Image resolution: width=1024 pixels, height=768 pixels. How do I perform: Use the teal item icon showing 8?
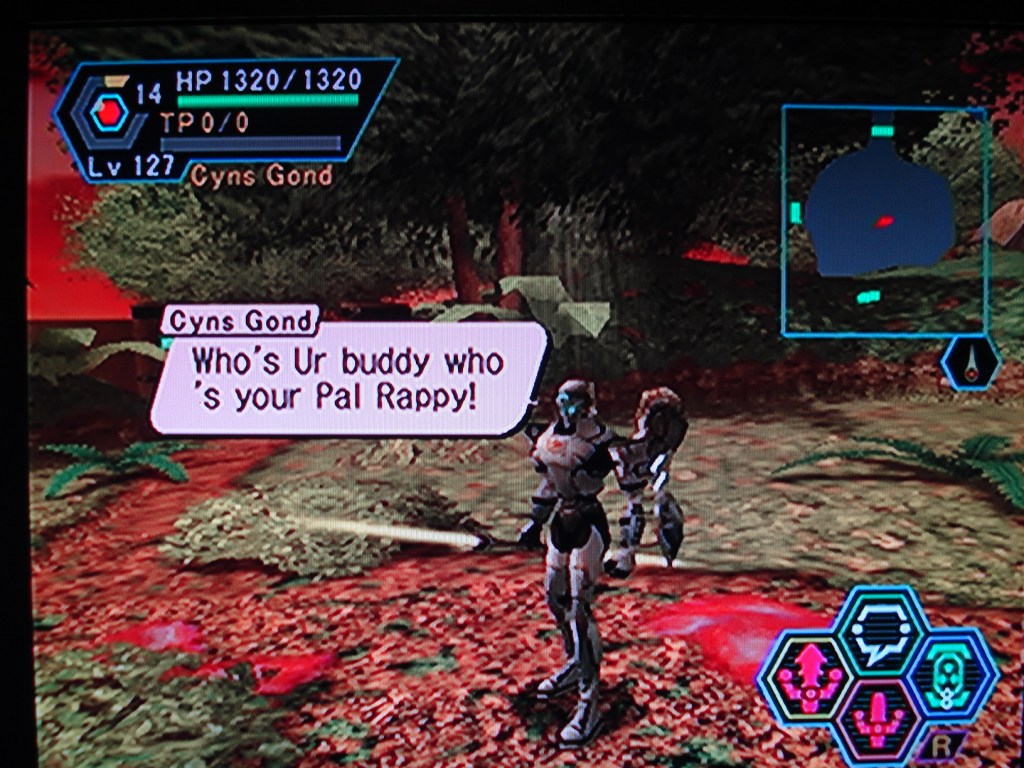pos(950,675)
